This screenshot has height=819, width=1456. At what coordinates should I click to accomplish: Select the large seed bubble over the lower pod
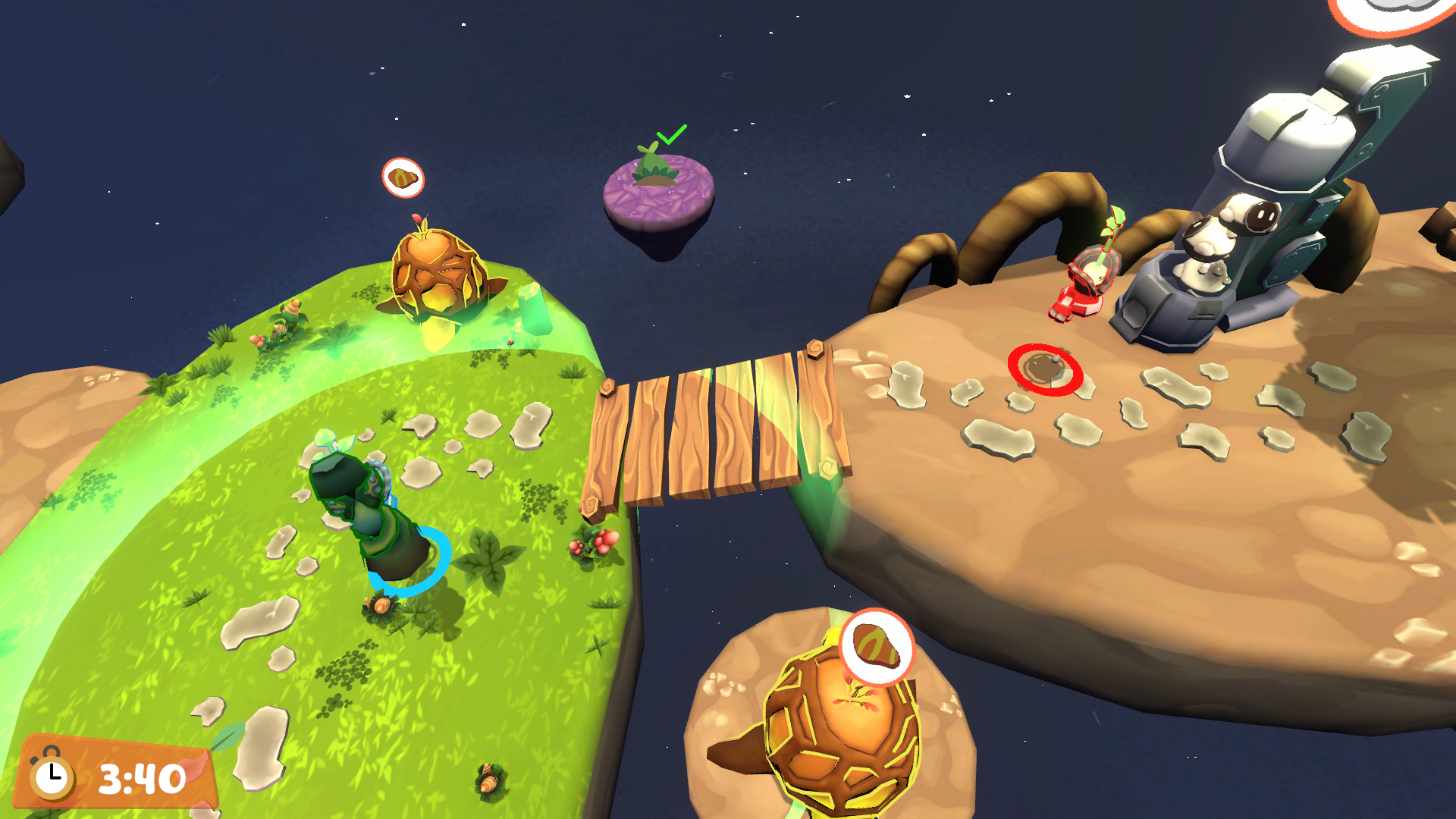click(x=877, y=647)
